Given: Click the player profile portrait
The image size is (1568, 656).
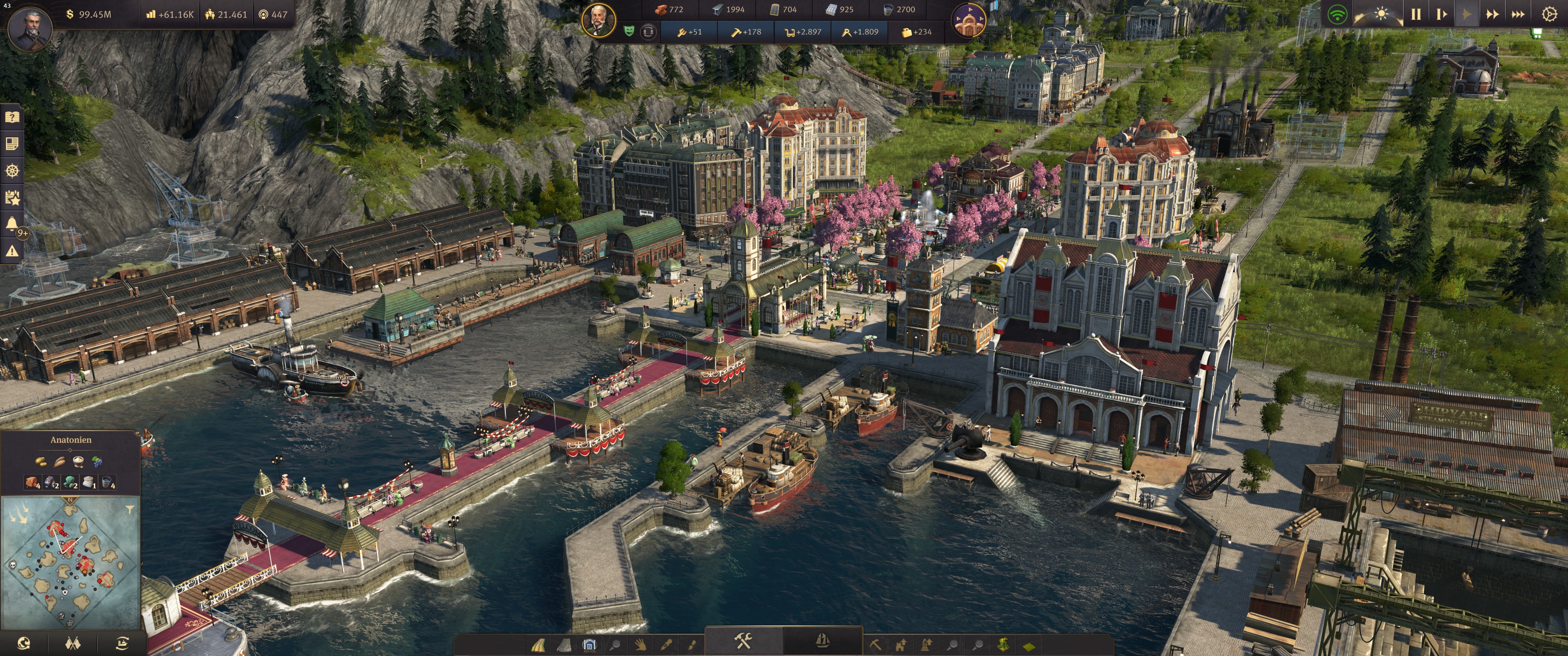Looking at the screenshot, I should [30, 28].
